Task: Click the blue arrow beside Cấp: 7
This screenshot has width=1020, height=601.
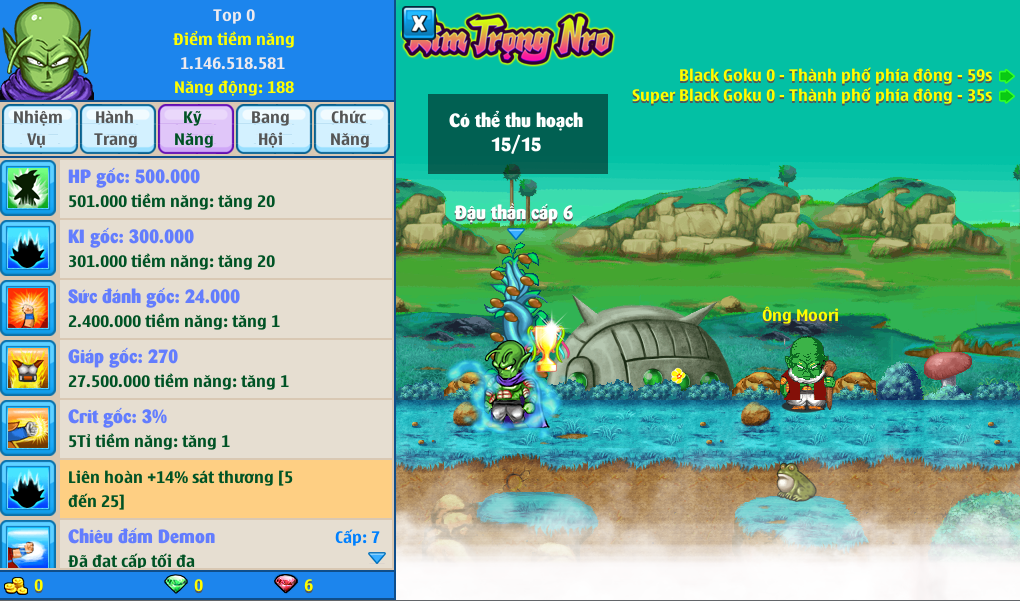Action: coord(376,558)
